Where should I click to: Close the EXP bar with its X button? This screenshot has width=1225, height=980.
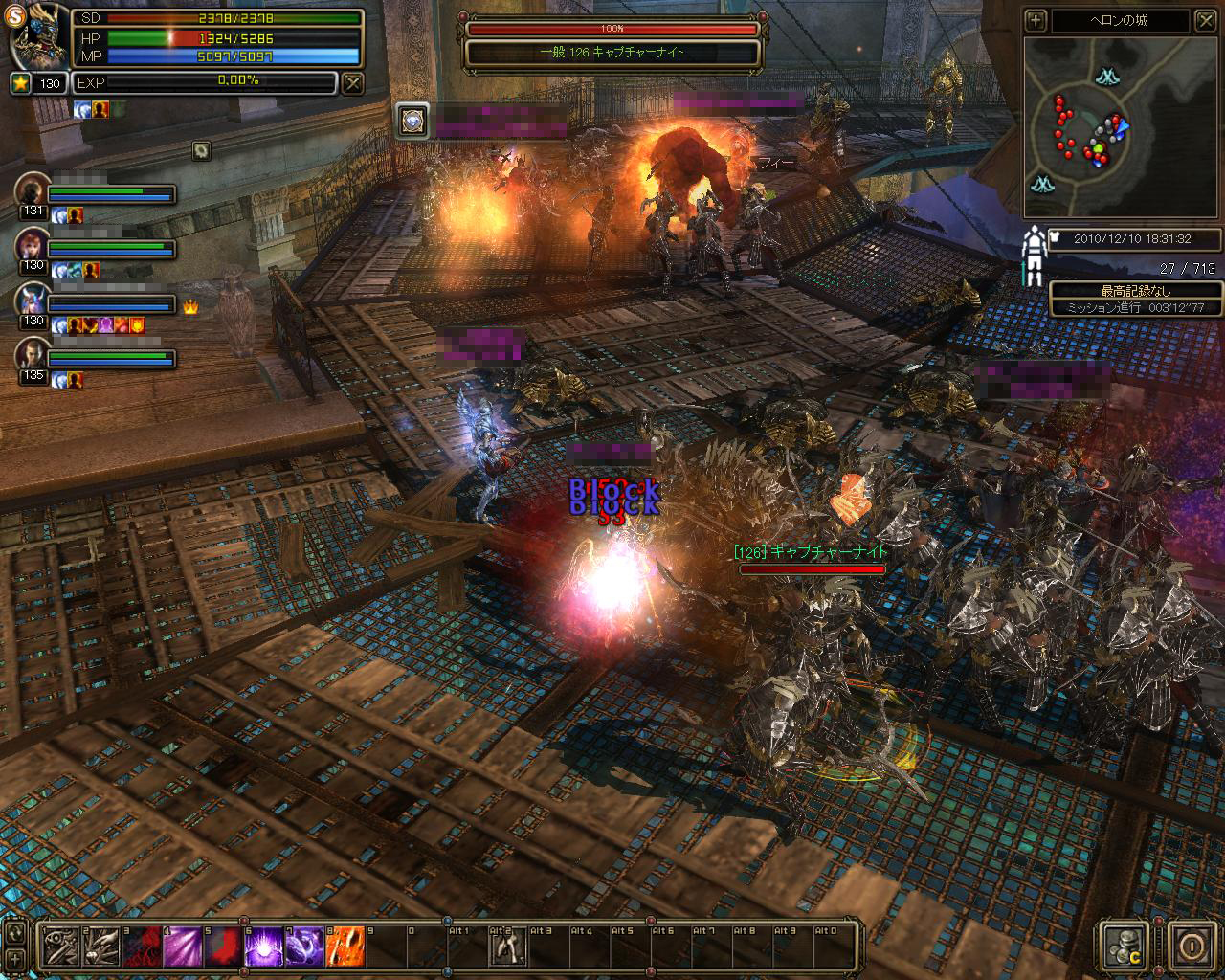(353, 83)
